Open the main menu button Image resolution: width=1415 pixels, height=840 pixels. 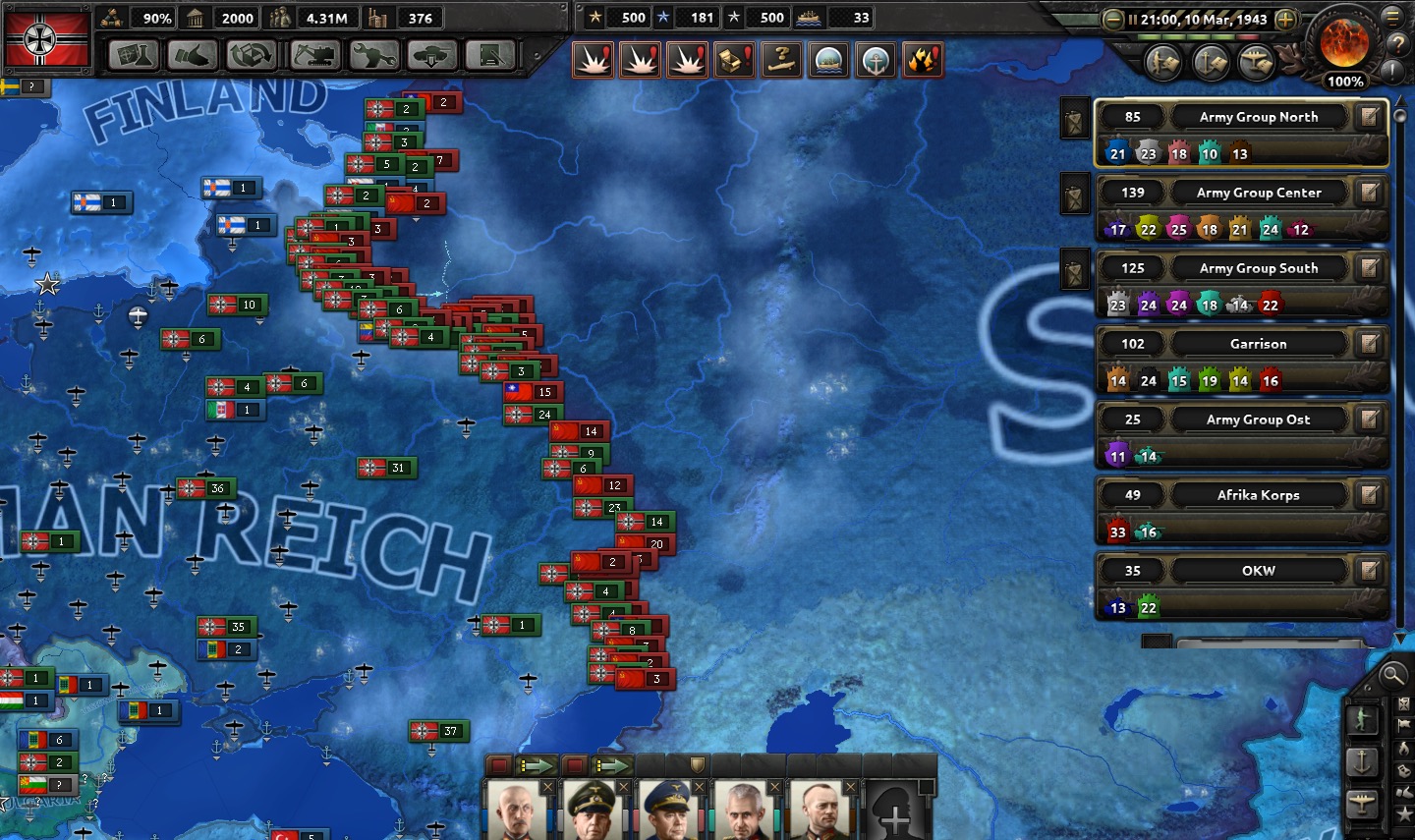click(x=1392, y=17)
